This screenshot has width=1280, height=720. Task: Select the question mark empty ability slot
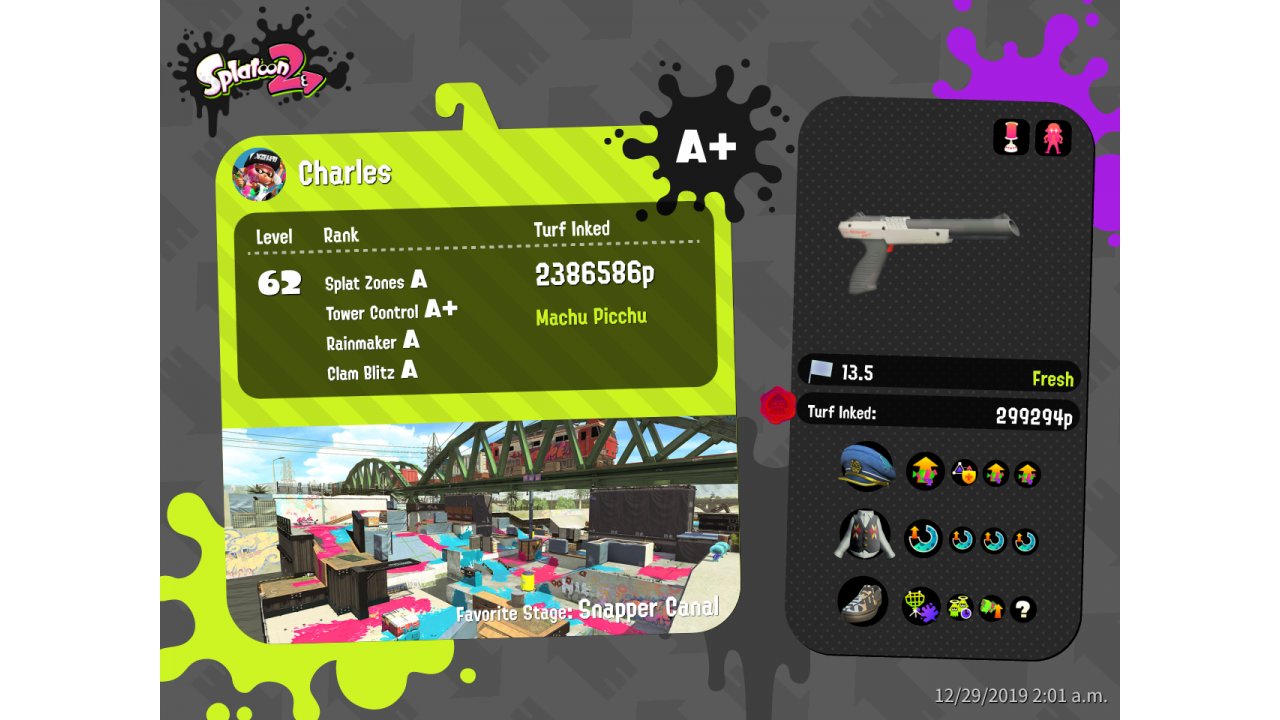click(1022, 608)
